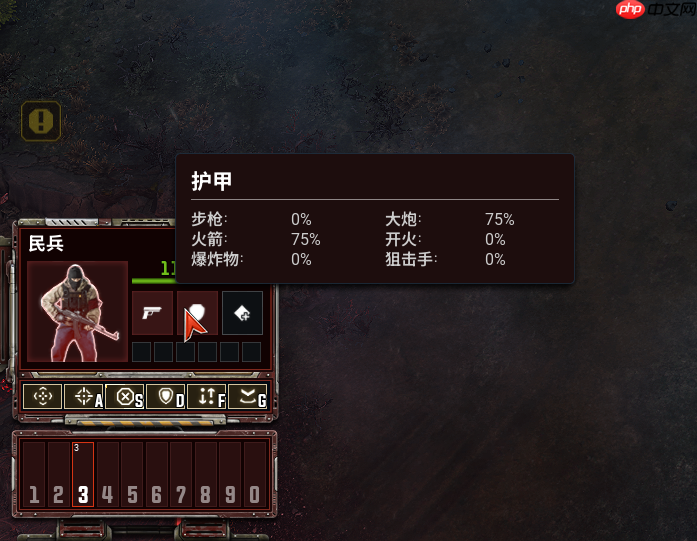Activate the shield defend command
Image resolution: width=697 pixels, height=541 pixels.
click(166, 396)
